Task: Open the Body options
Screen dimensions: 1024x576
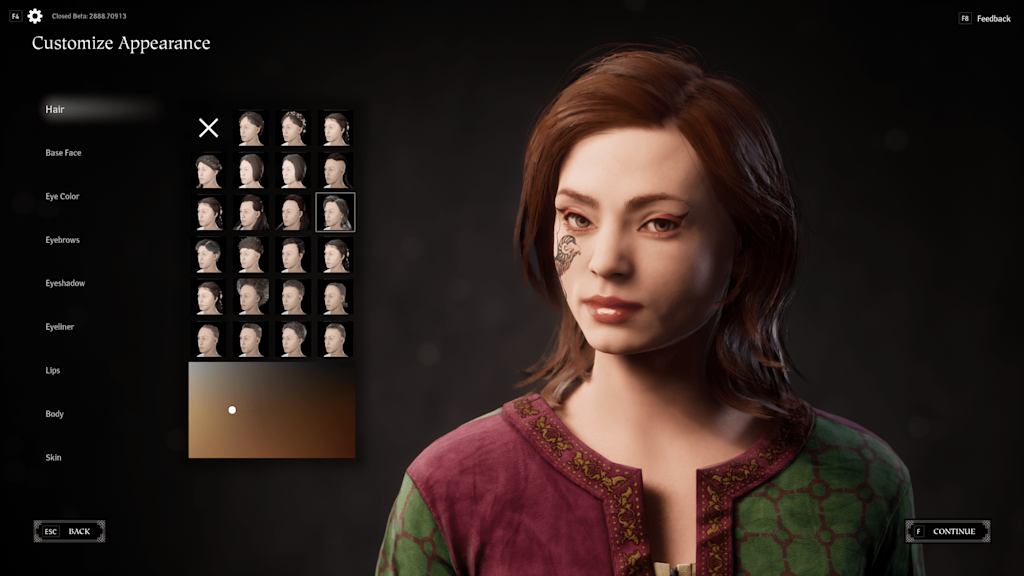Action: click(x=54, y=414)
